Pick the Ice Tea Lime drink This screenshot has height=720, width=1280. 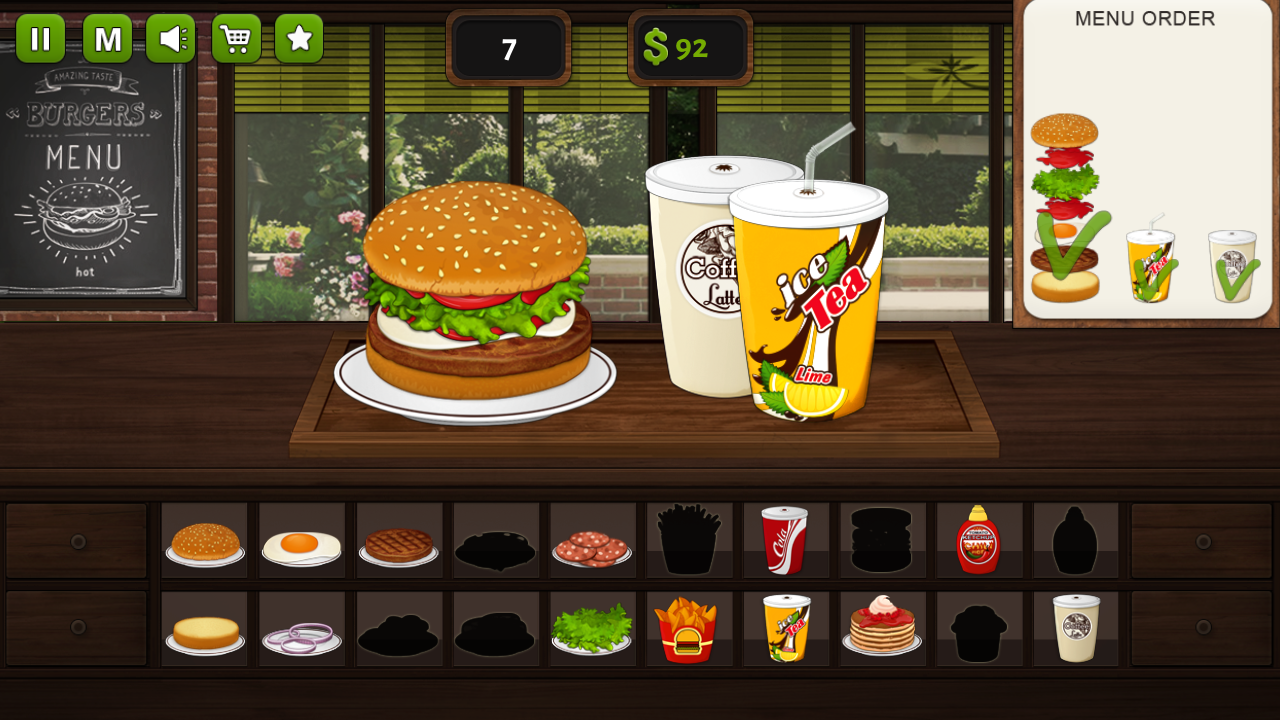pos(786,628)
